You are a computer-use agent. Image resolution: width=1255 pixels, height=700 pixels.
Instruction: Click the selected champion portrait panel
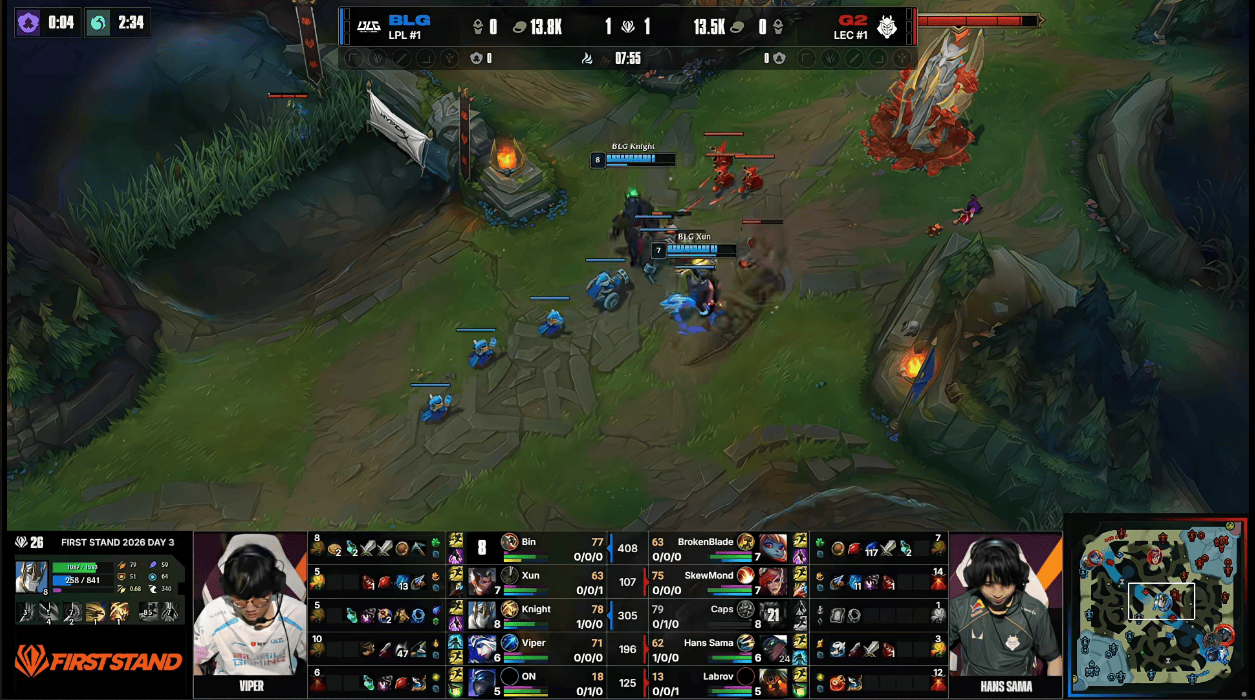tap(31, 577)
